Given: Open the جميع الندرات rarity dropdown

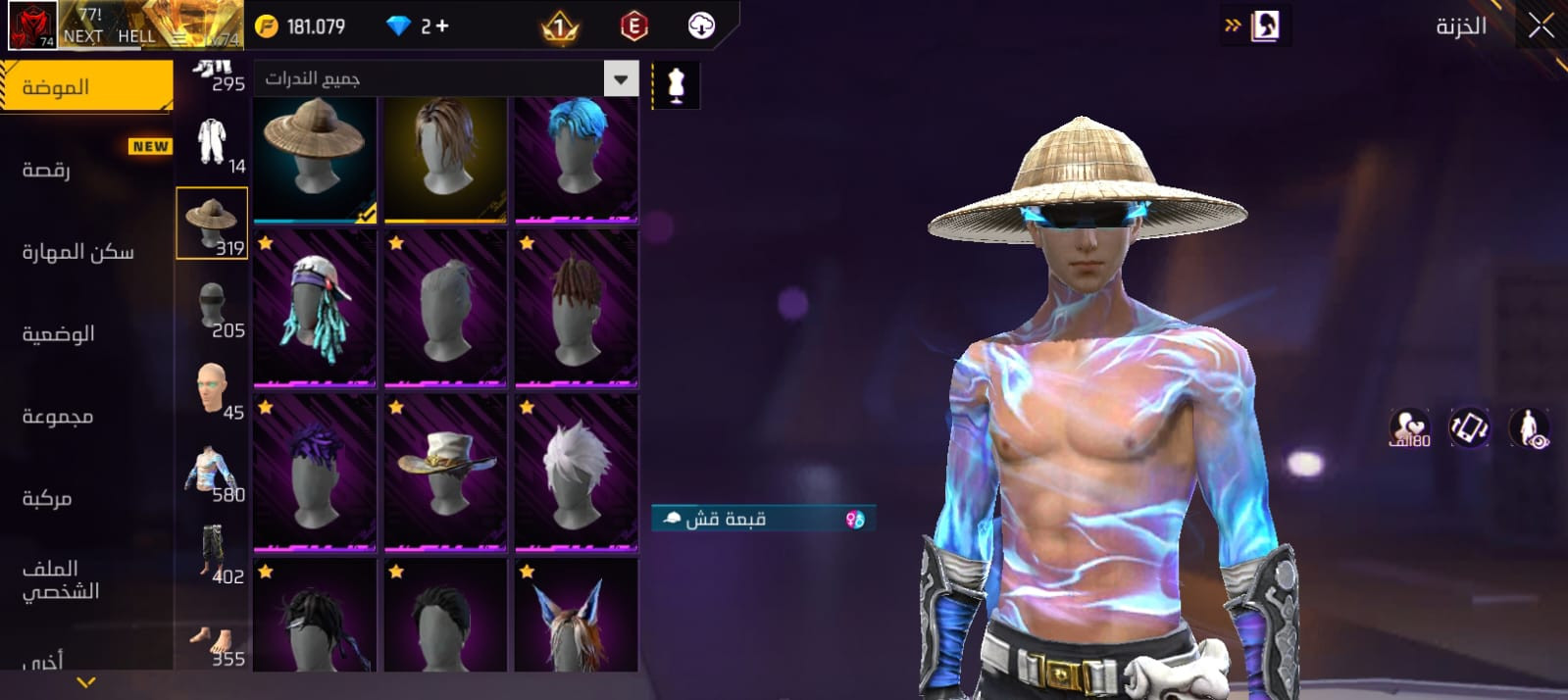Looking at the screenshot, I should [446, 79].
